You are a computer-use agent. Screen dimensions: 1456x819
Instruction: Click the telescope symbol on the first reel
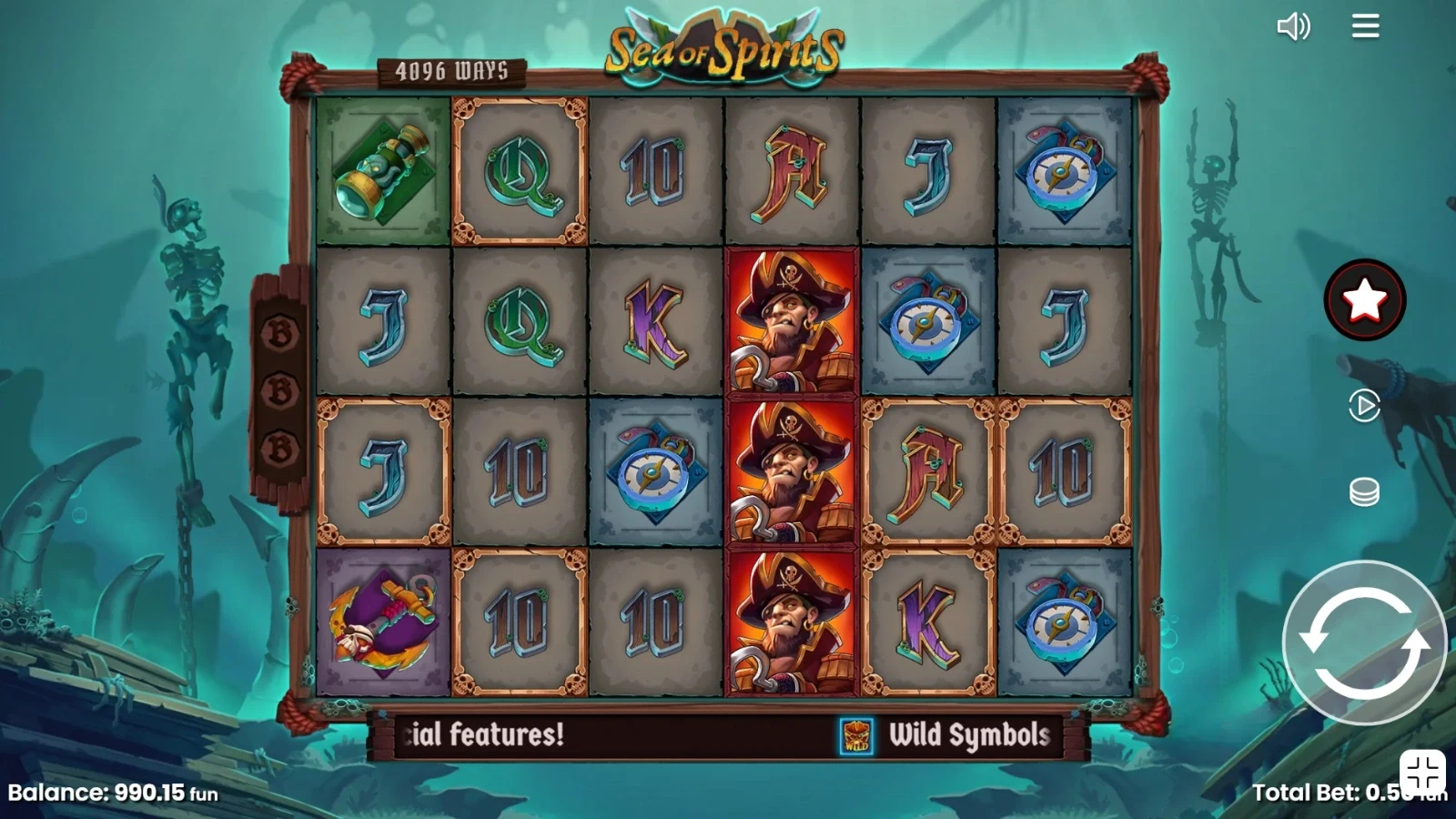point(380,170)
